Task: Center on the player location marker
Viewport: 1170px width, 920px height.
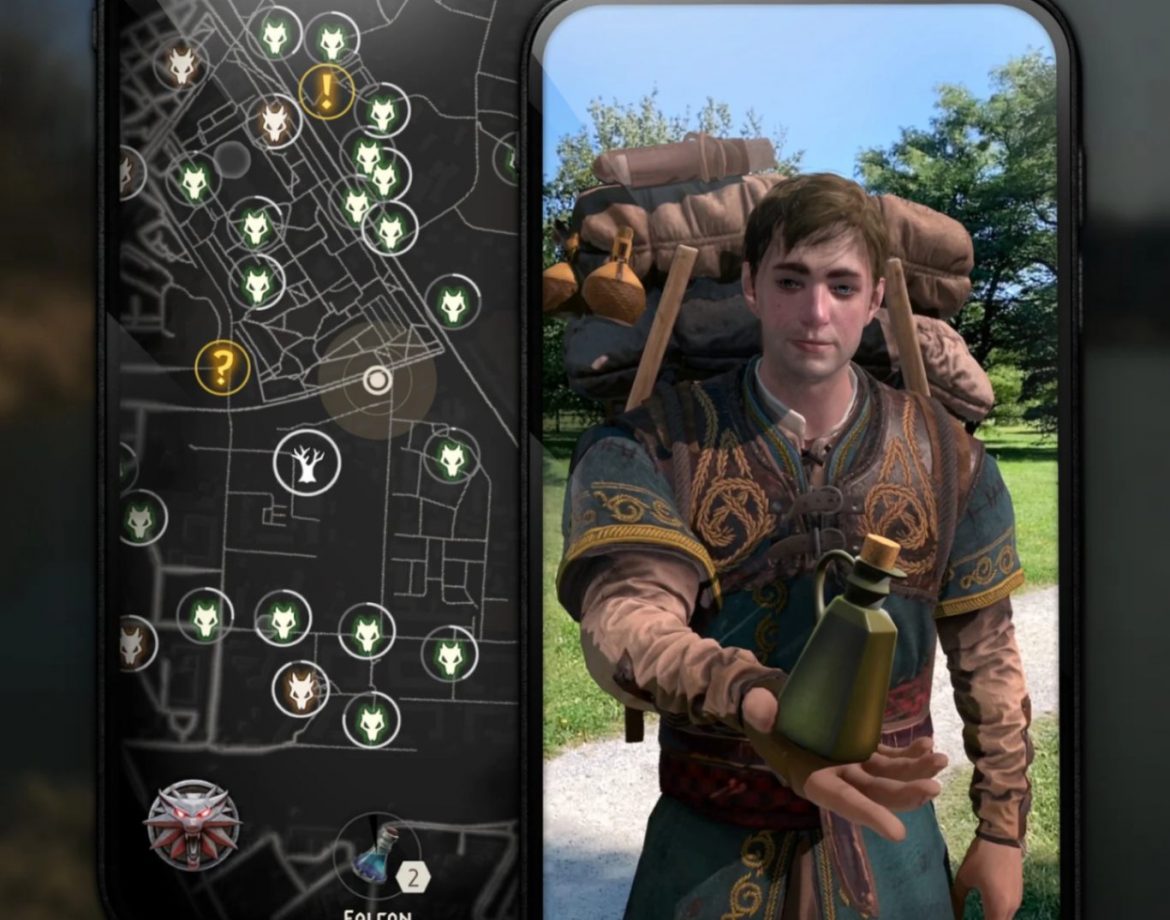Action: pyautogui.click(x=377, y=380)
